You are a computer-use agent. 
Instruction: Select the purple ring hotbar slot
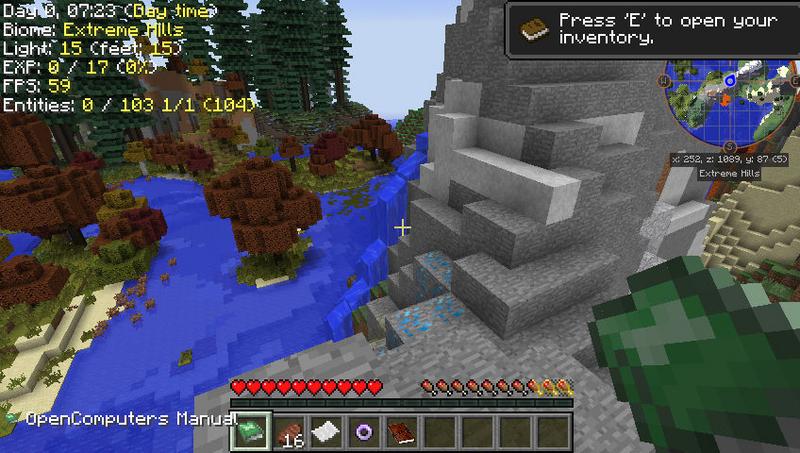[x=363, y=431]
